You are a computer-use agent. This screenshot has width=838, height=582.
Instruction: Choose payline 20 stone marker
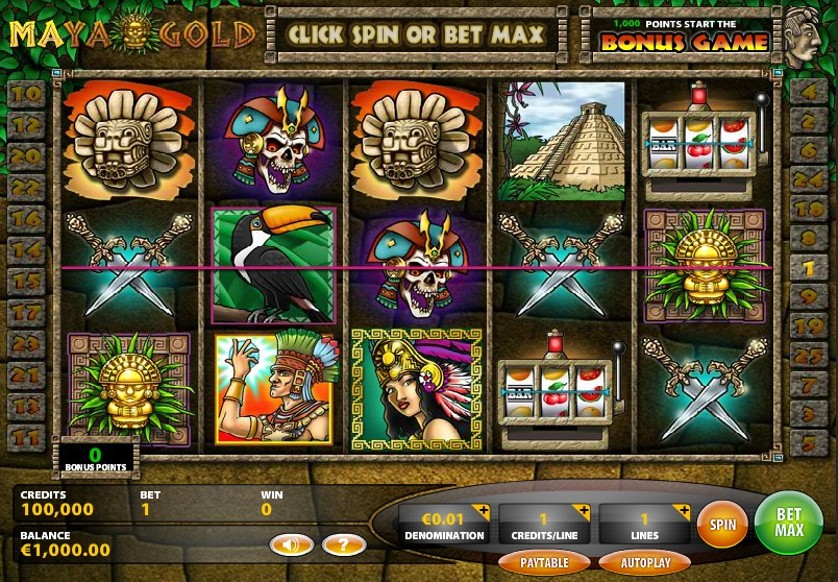point(27,156)
